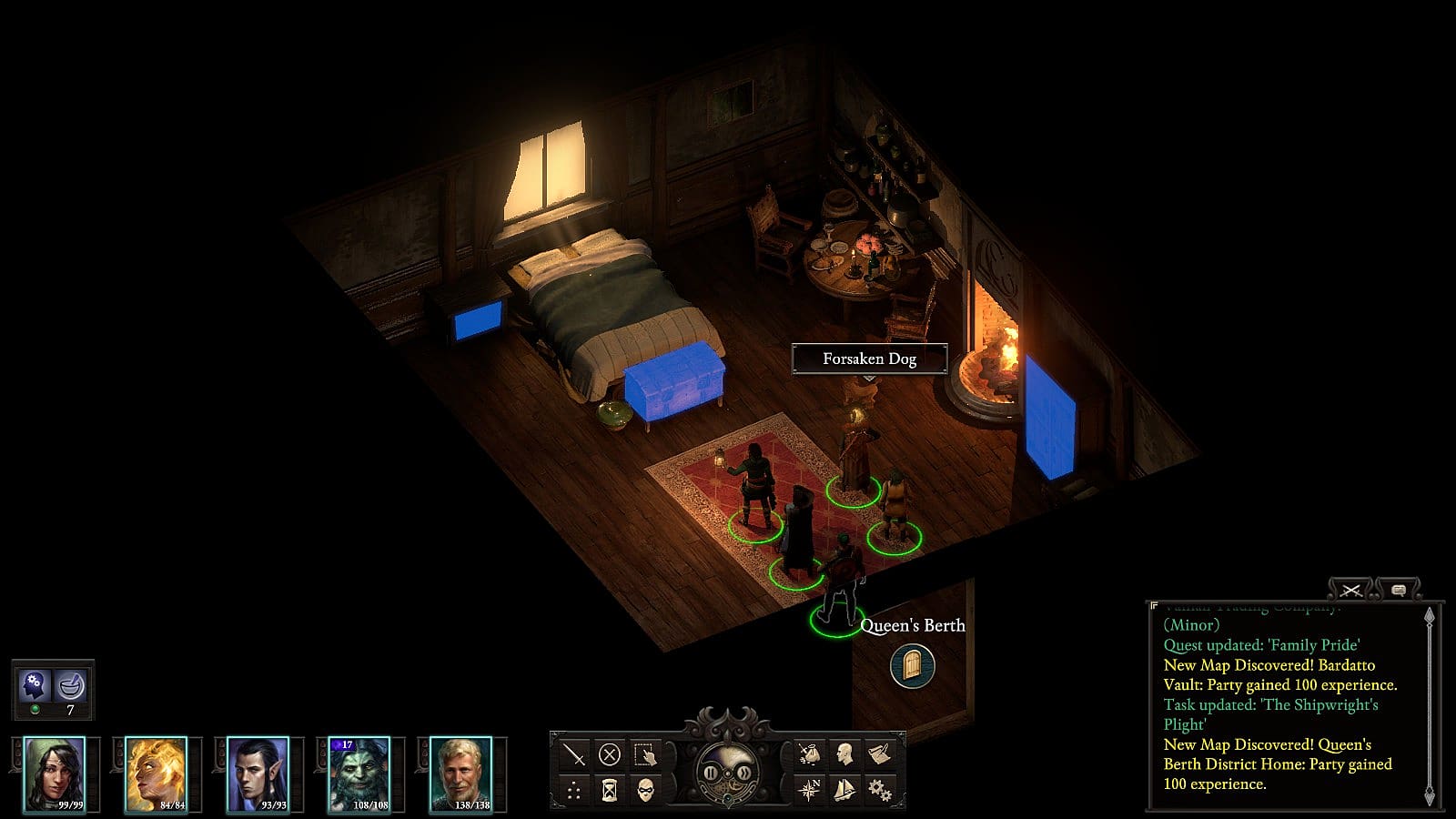
Task: Select the green bearded orlan party portrait
Action: pos(359,773)
